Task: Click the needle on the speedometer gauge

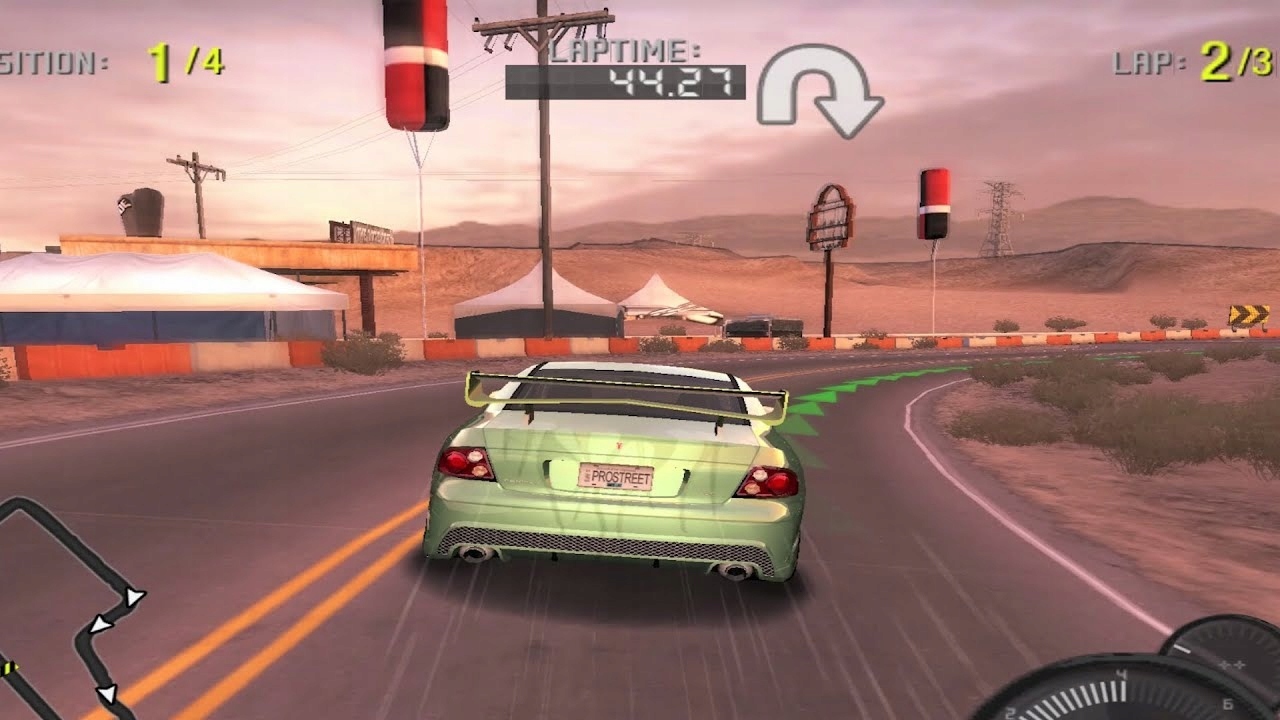Action: click(1182, 648)
